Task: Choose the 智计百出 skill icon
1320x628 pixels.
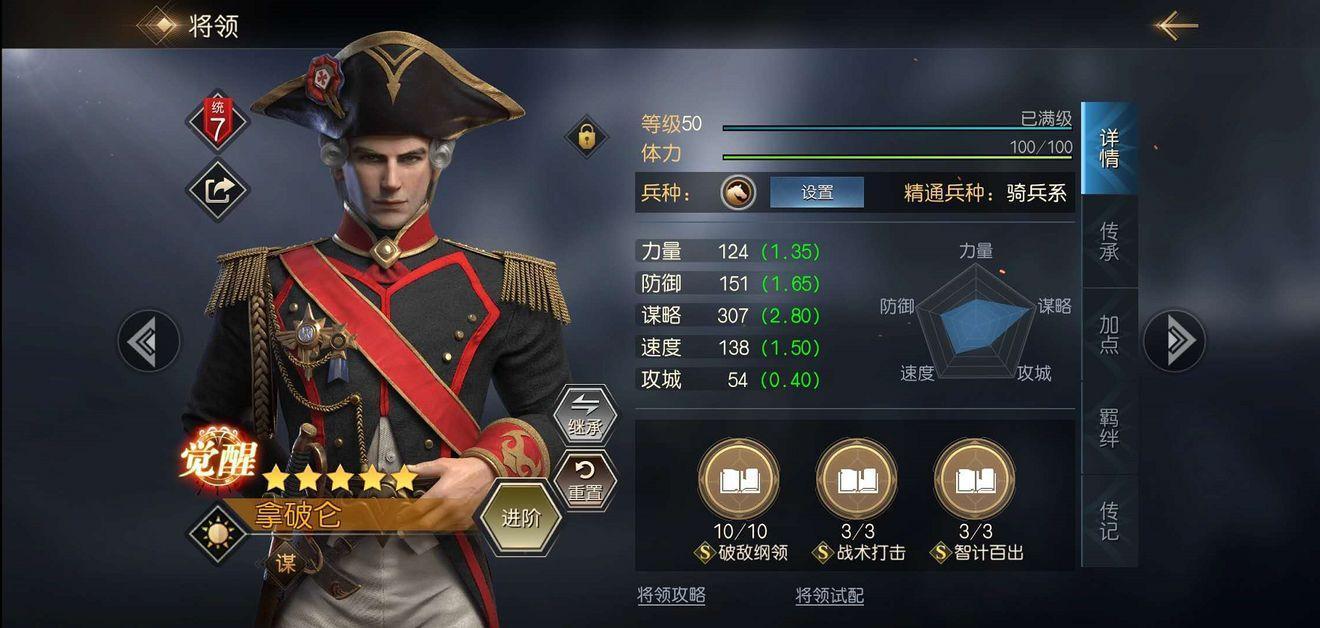Action: [x=975, y=480]
